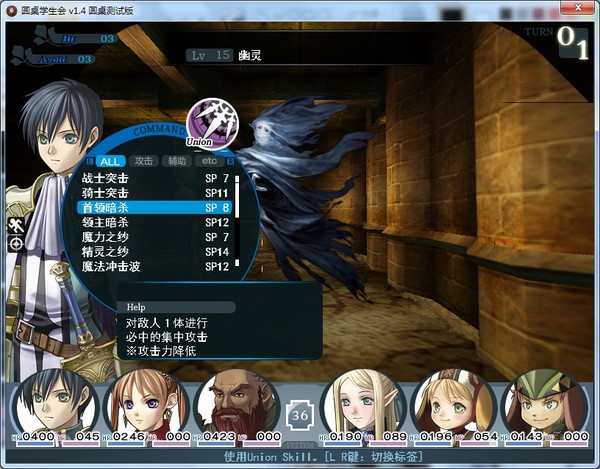Choose the 骑士突击 skill entry
This screenshot has height=469, width=600.
[x=155, y=192]
